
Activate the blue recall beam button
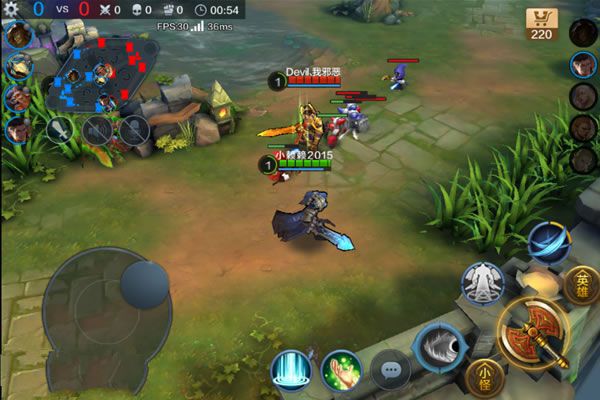(x=290, y=370)
